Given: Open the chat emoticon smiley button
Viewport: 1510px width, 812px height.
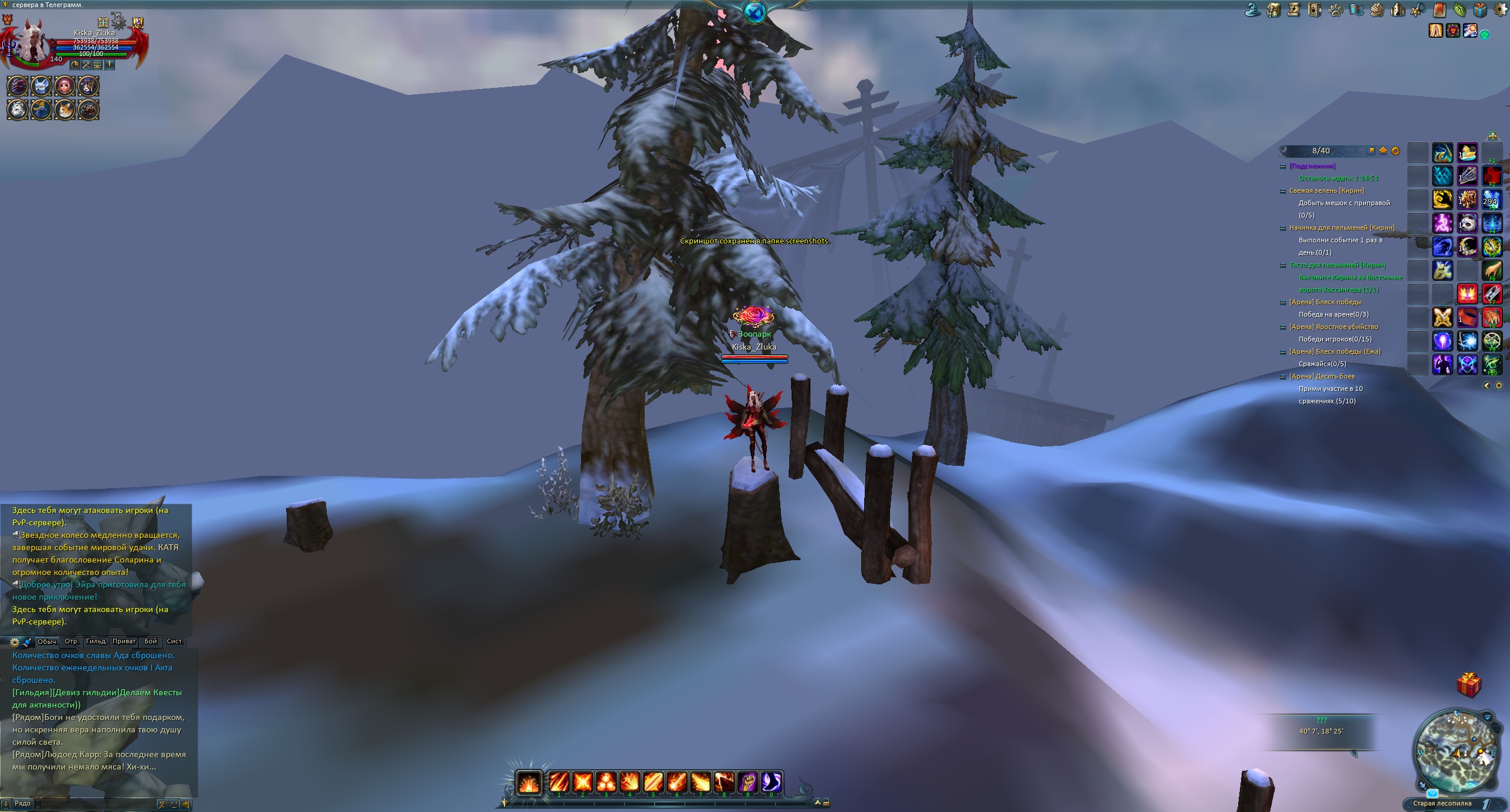Looking at the screenshot, I should (174, 804).
